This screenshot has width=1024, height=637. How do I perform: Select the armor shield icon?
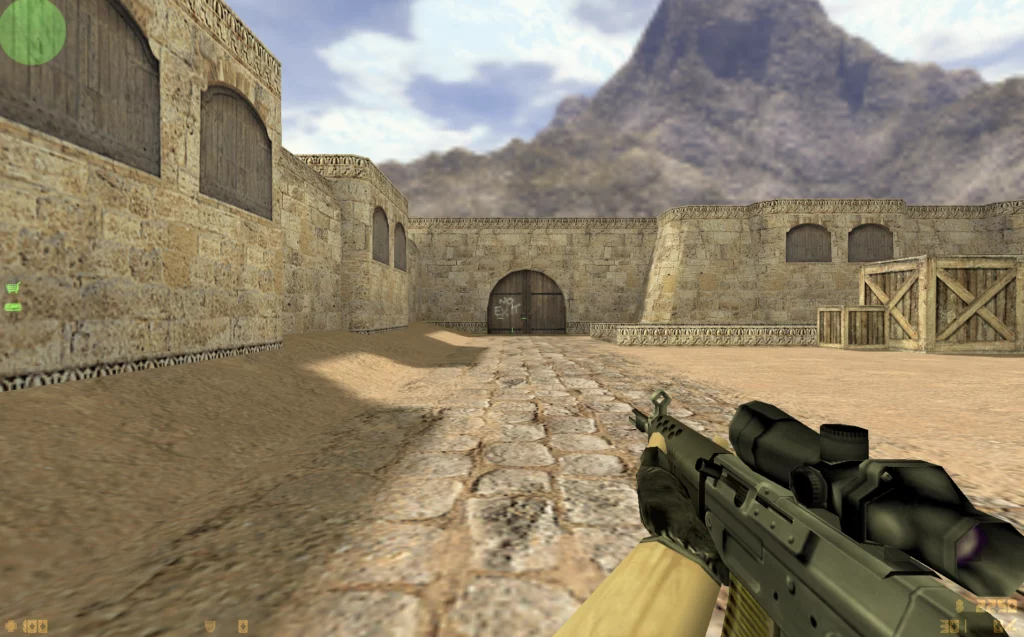coord(210,627)
